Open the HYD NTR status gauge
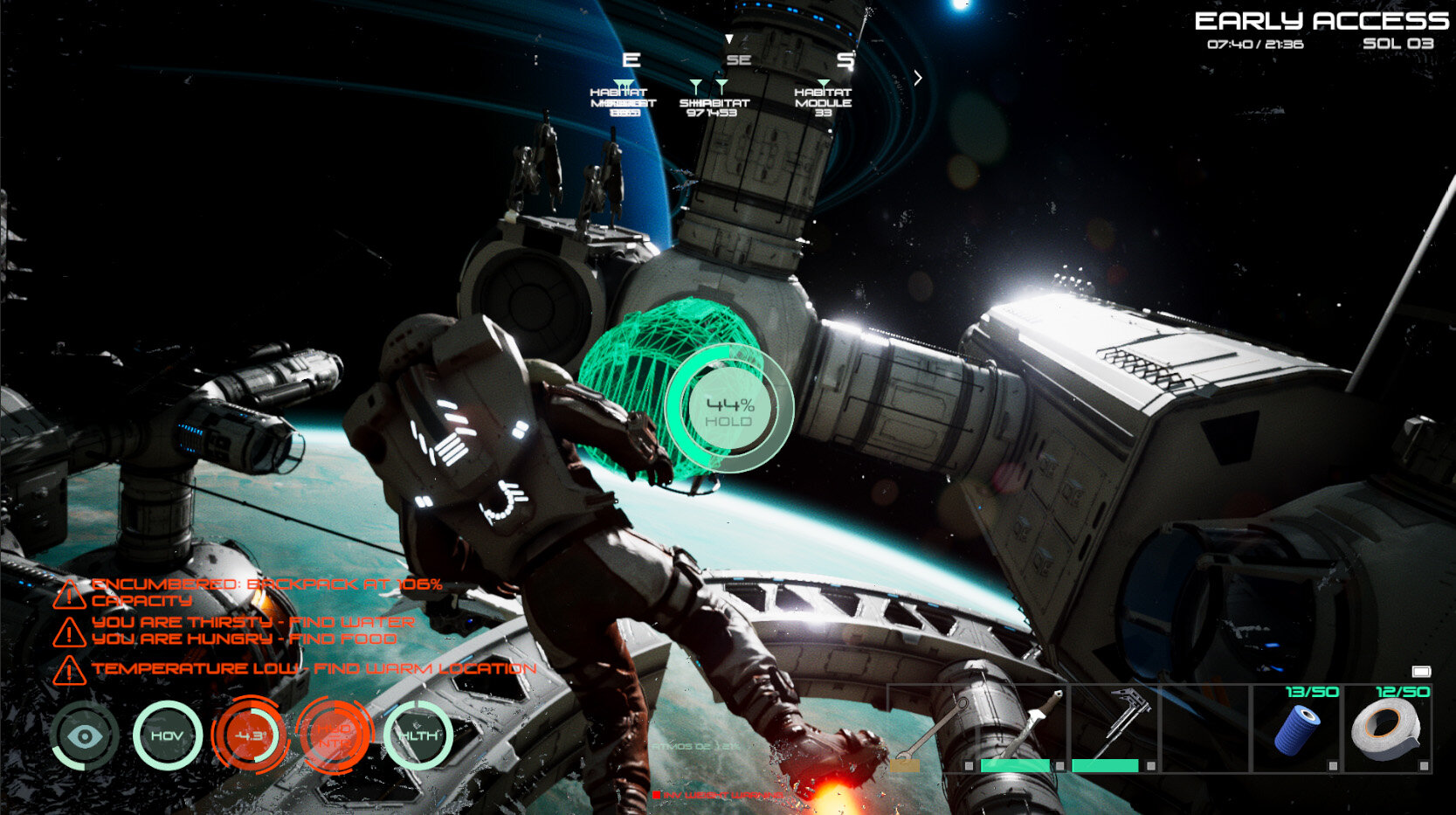The width and height of the screenshot is (1456, 815). coord(335,736)
